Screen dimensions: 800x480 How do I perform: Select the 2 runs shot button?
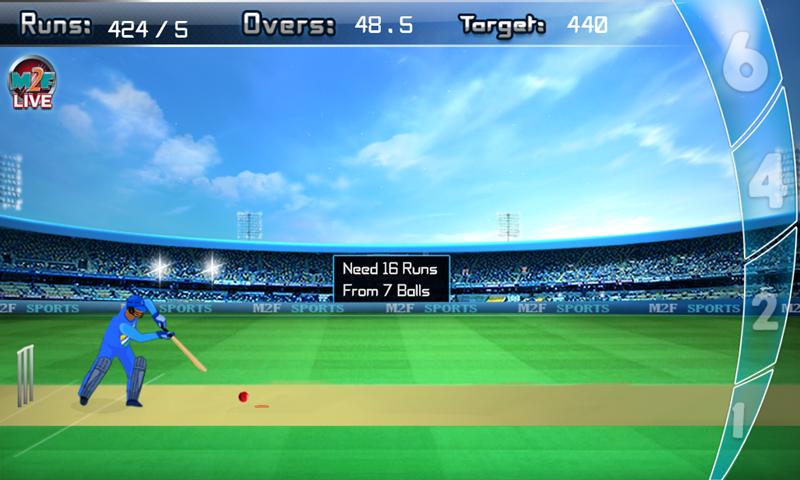click(766, 310)
